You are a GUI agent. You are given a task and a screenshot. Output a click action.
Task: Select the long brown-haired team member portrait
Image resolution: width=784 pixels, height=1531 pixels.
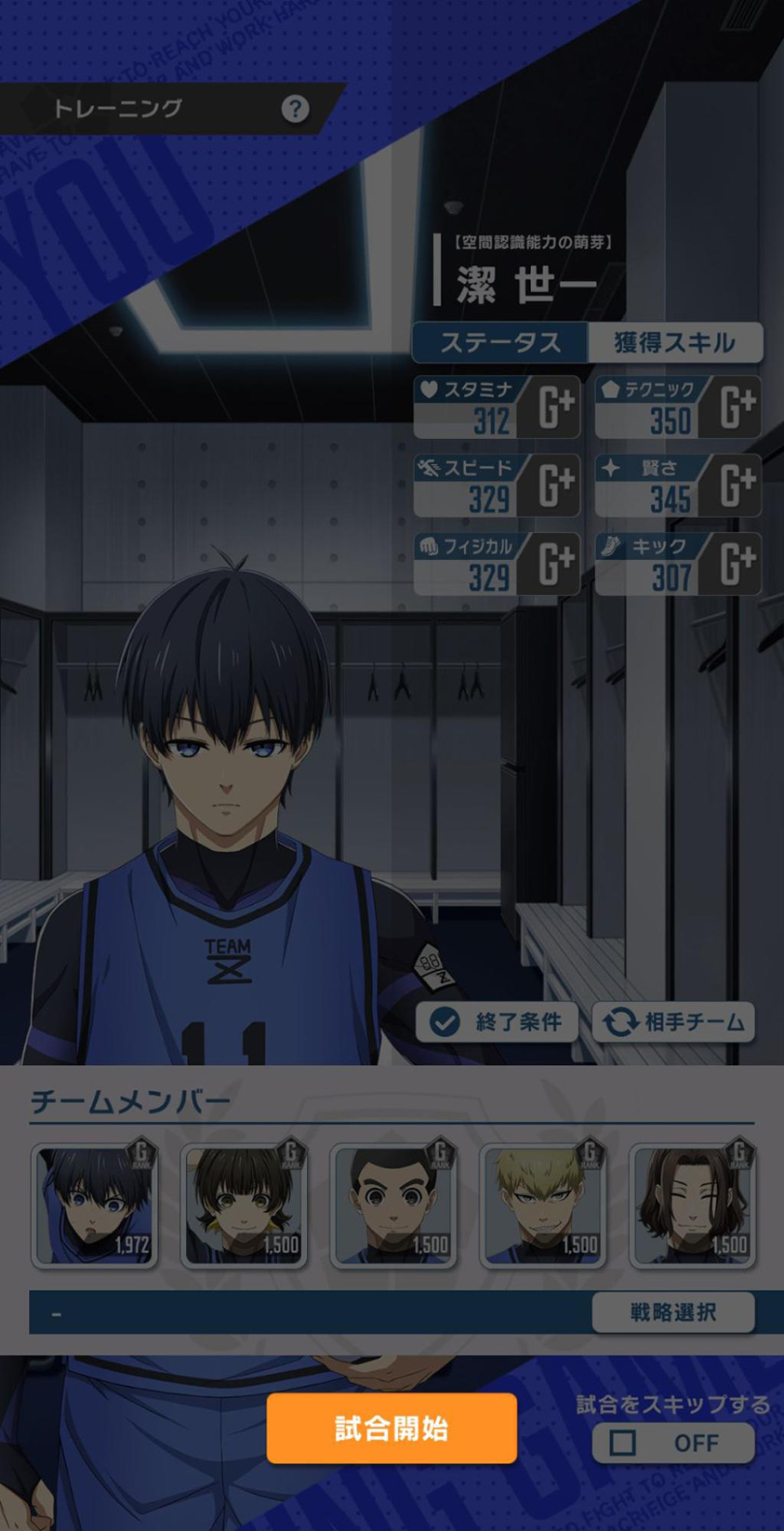(692, 1206)
